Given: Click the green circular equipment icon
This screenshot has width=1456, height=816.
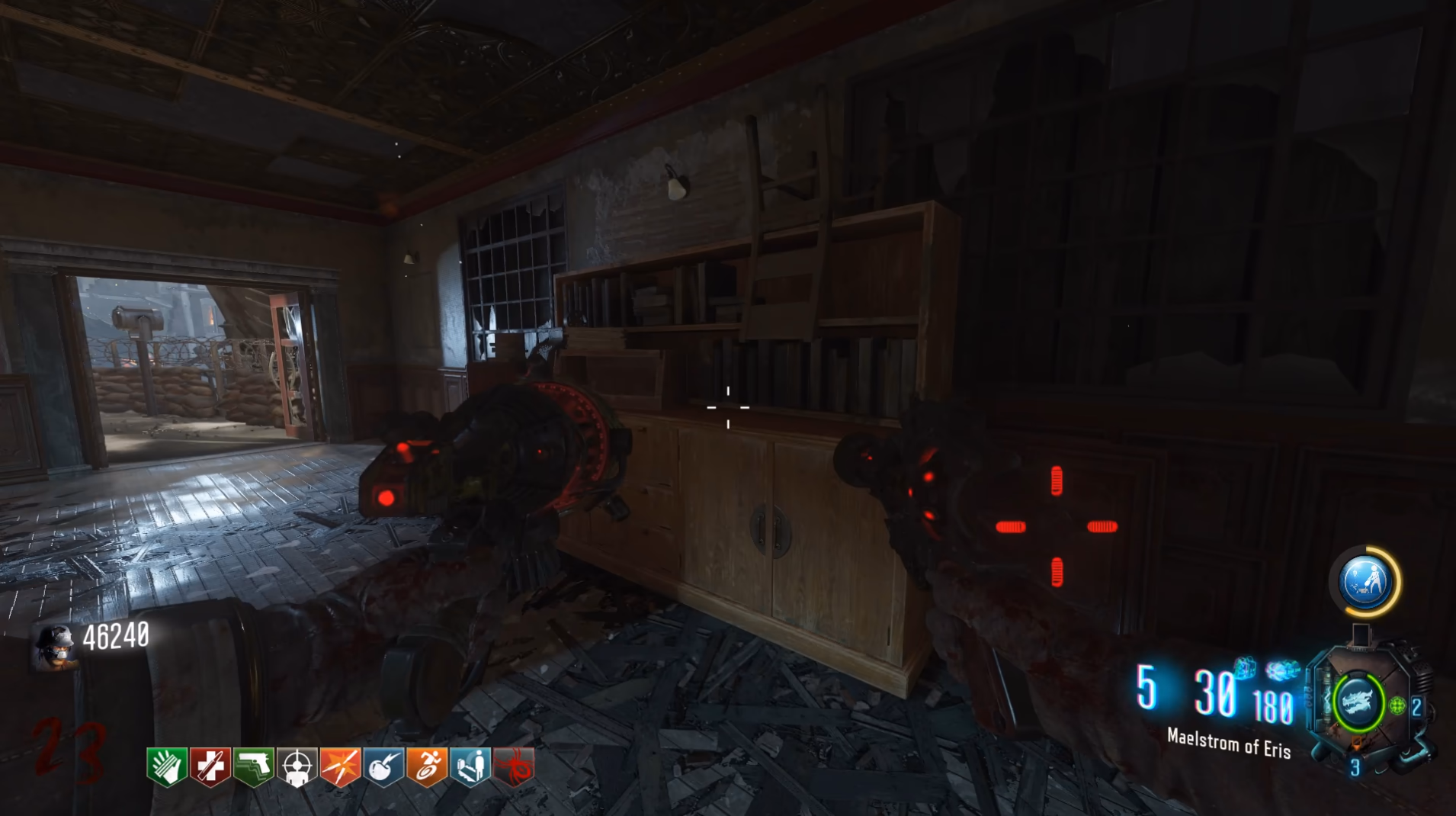Looking at the screenshot, I should click(1397, 706).
